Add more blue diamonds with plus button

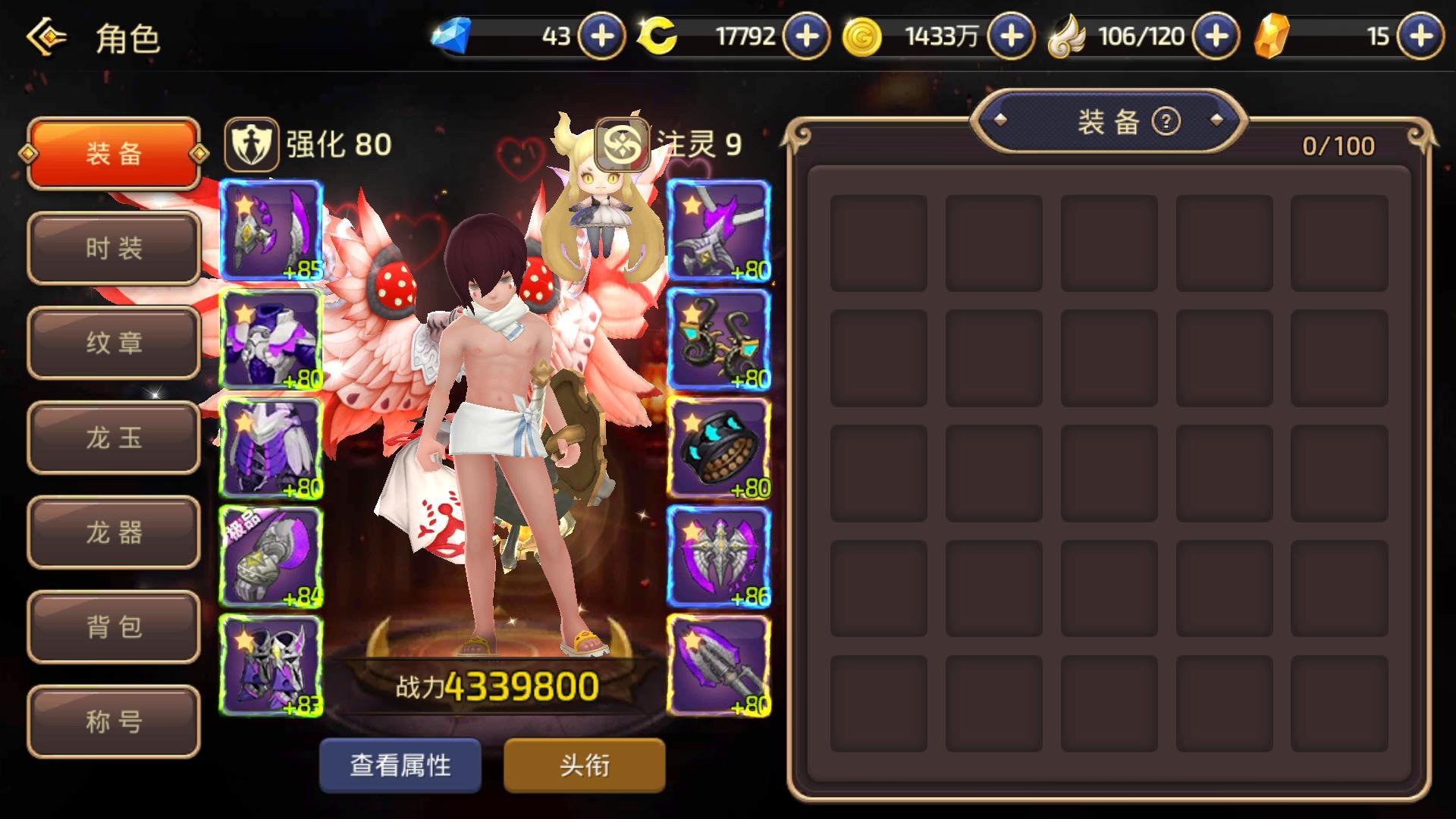click(602, 36)
